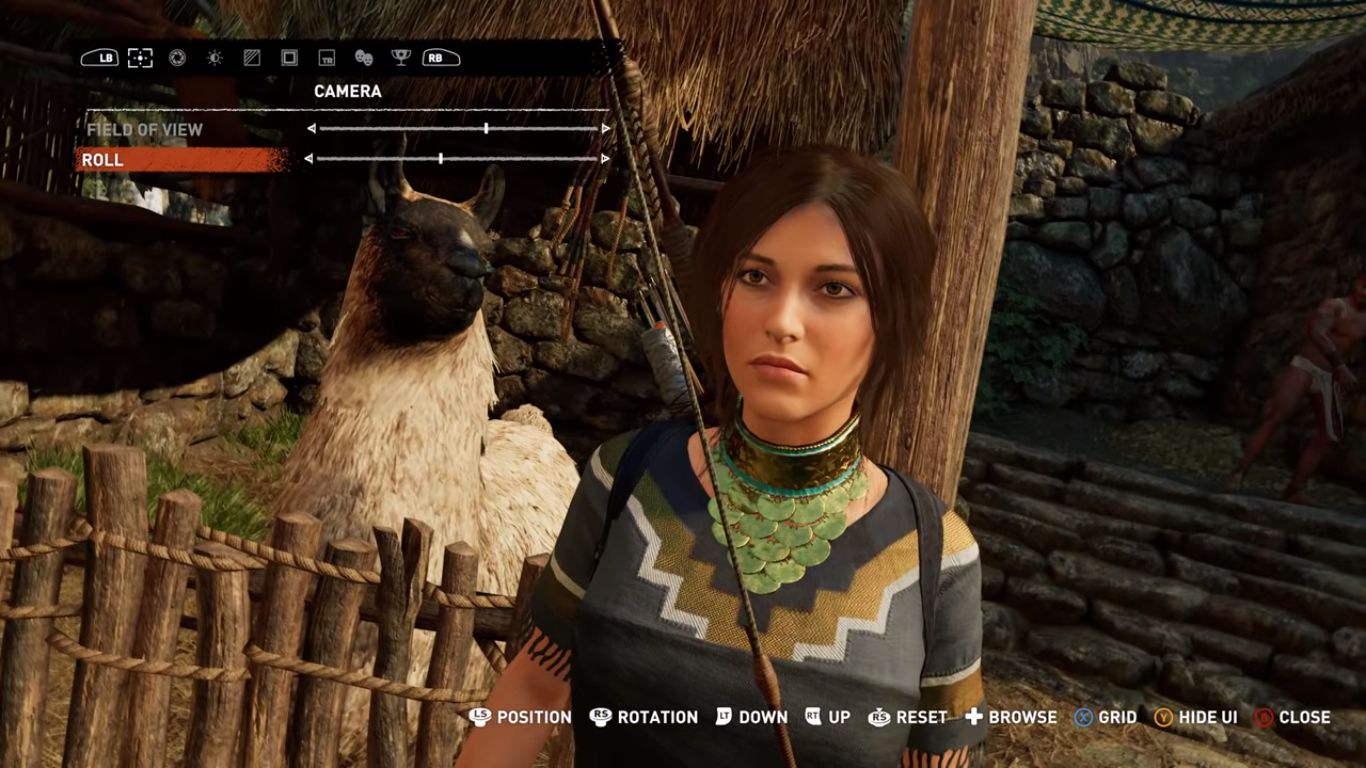Viewport: 1366px width, 768px height.
Task: Switch to the trophy icon tab
Action: pos(400,58)
